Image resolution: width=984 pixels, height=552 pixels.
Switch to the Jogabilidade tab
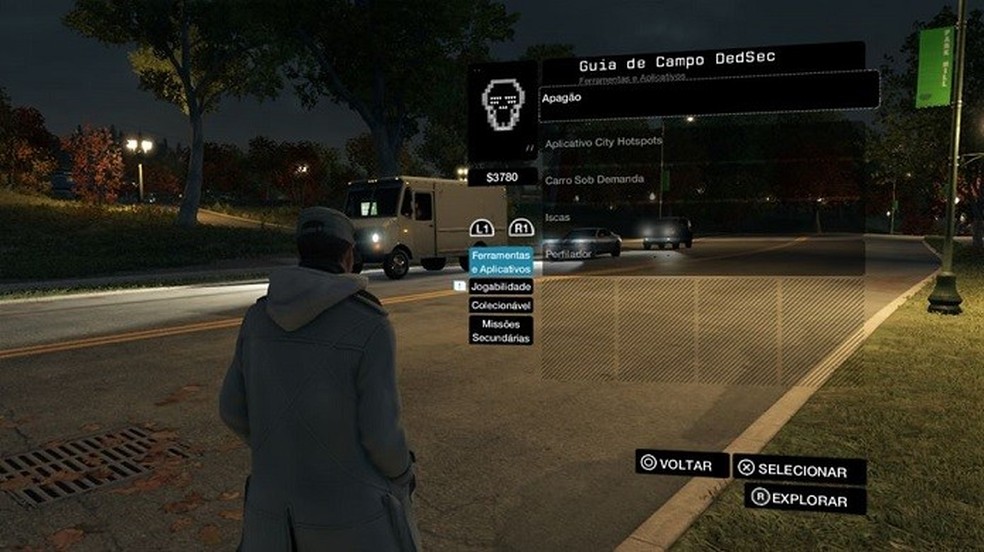(501, 287)
